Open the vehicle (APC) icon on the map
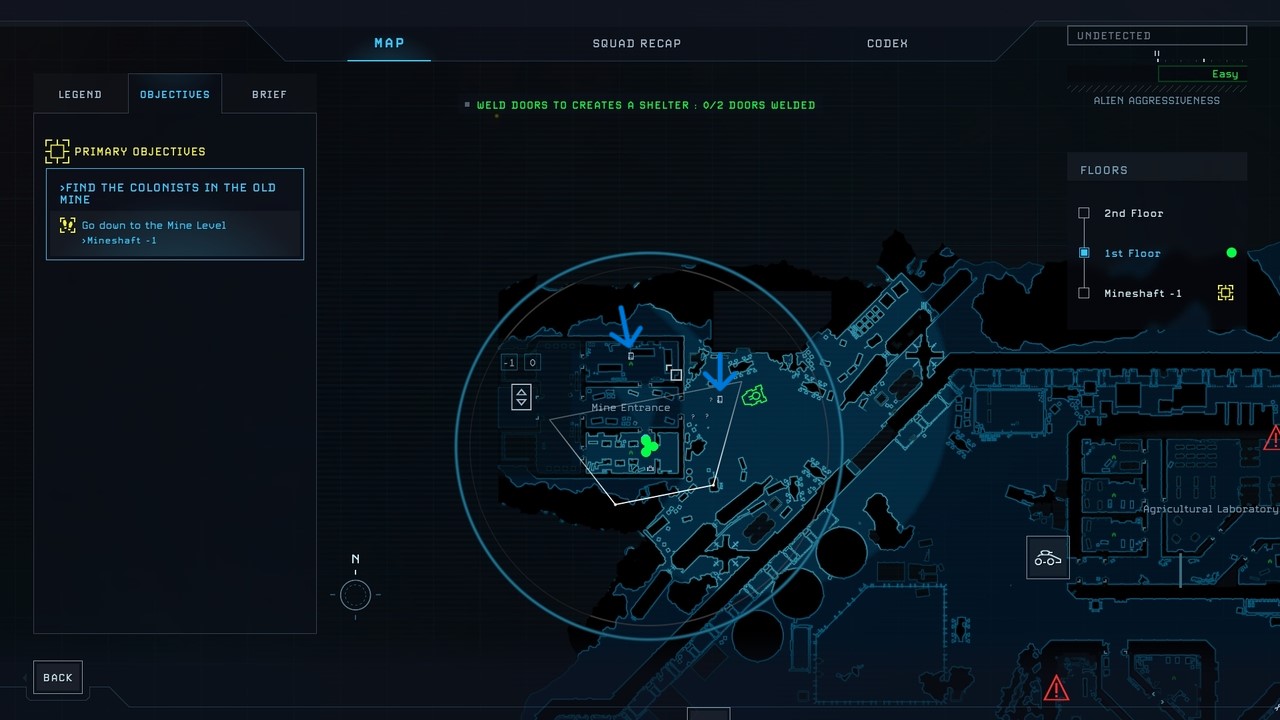The image size is (1280, 720). (x=1047, y=557)
